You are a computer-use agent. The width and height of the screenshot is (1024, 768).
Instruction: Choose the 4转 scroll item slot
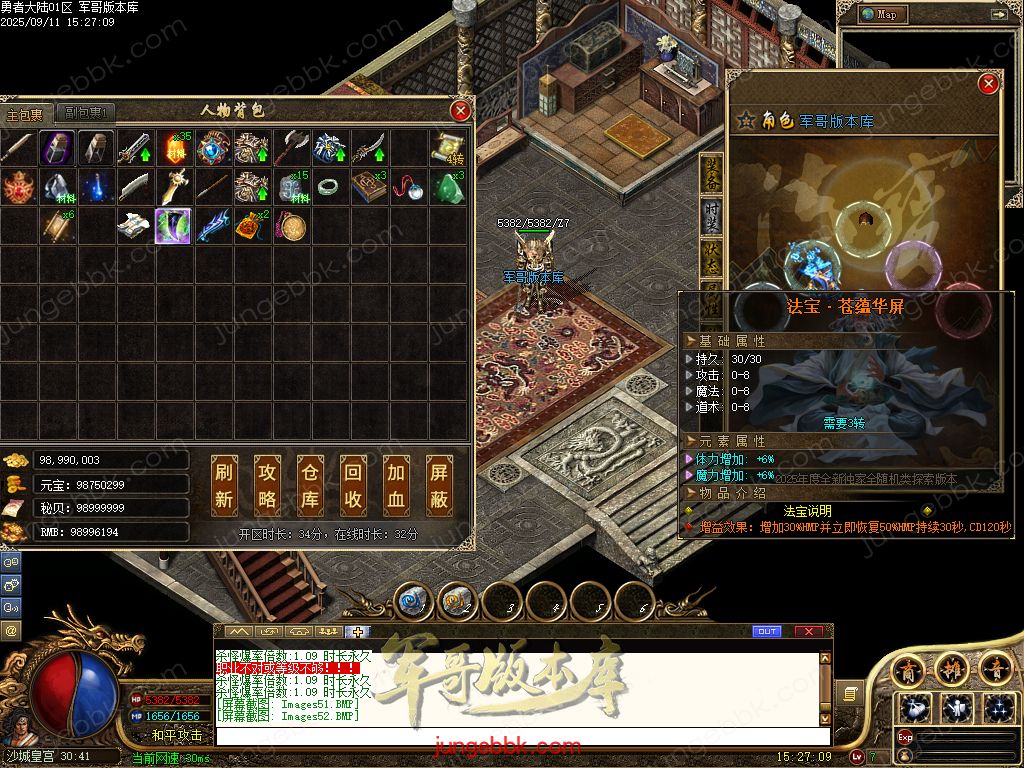[447, 148]
